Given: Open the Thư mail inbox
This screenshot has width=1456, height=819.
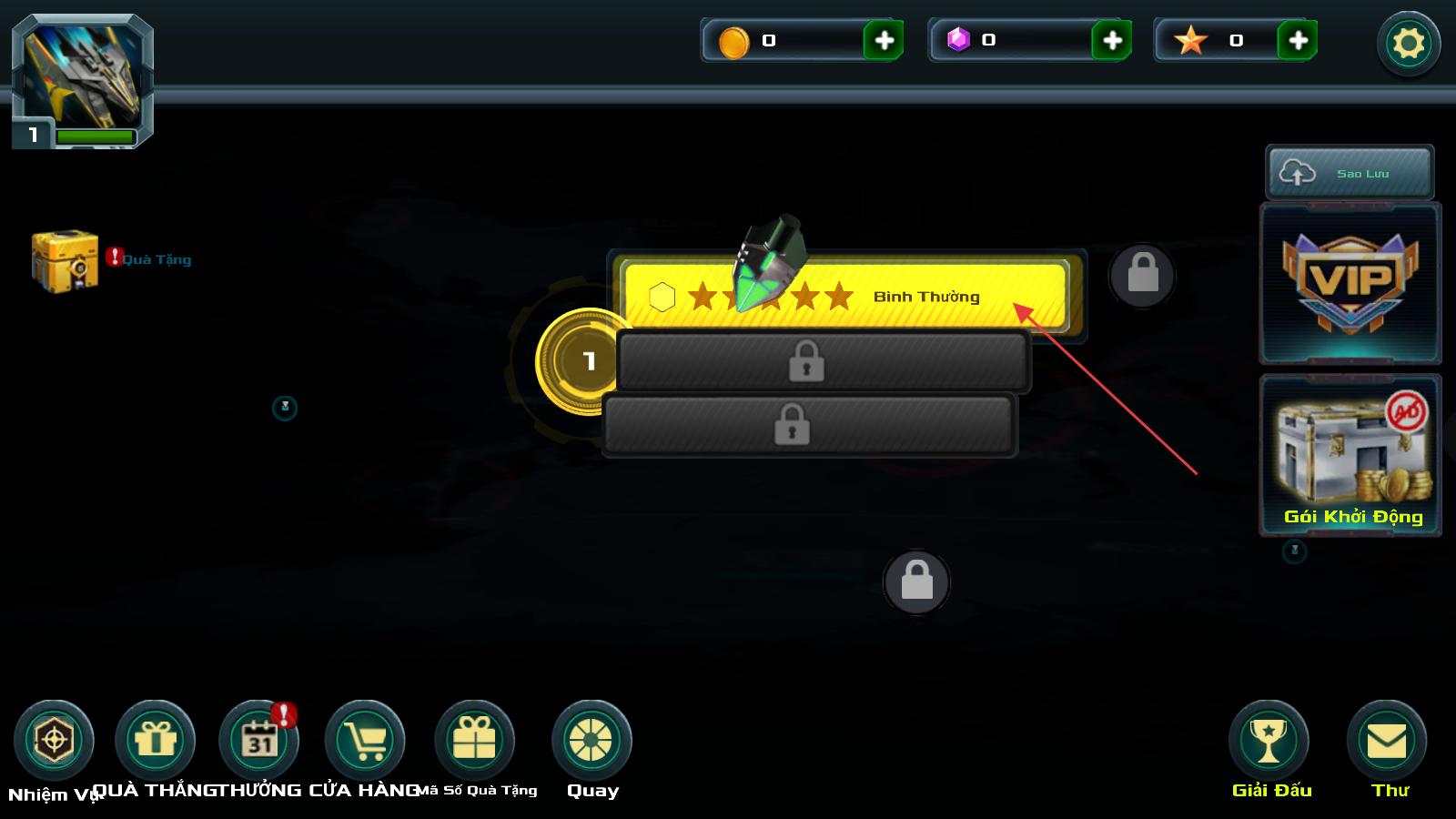Looking at the screenshot, I should tap(1387, 741).
